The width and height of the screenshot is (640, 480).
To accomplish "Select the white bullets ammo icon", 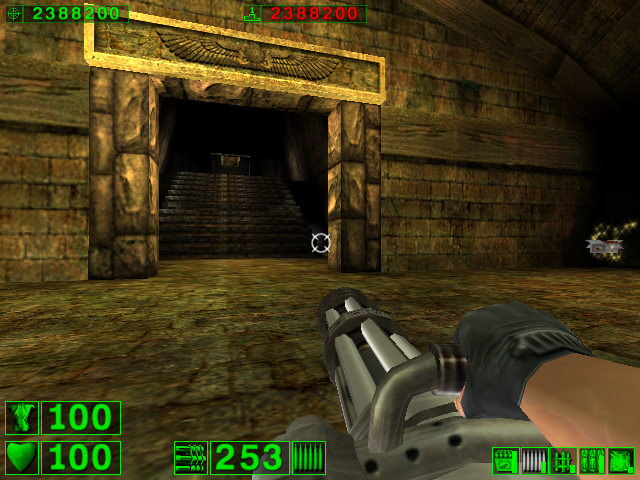I will point(534,460).
